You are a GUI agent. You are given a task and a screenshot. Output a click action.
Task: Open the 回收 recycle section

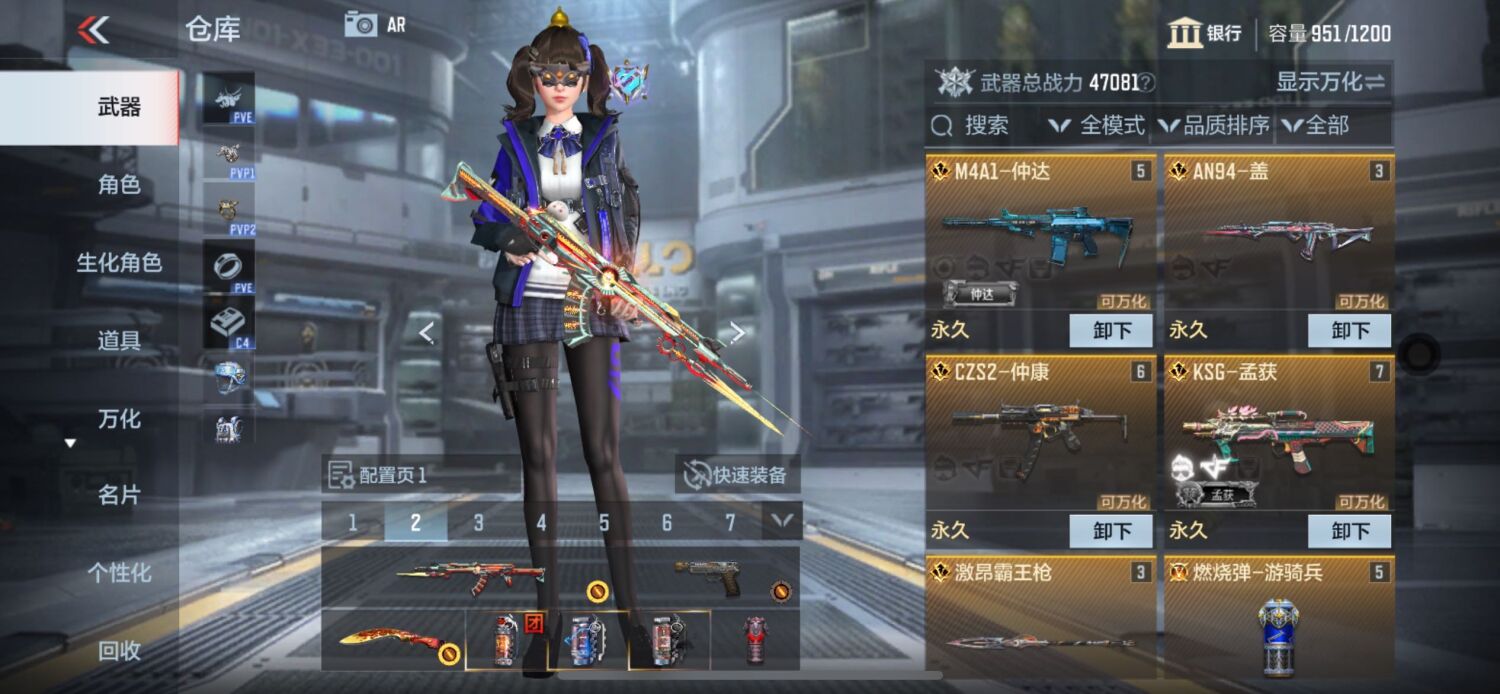(x=118, y=651)
